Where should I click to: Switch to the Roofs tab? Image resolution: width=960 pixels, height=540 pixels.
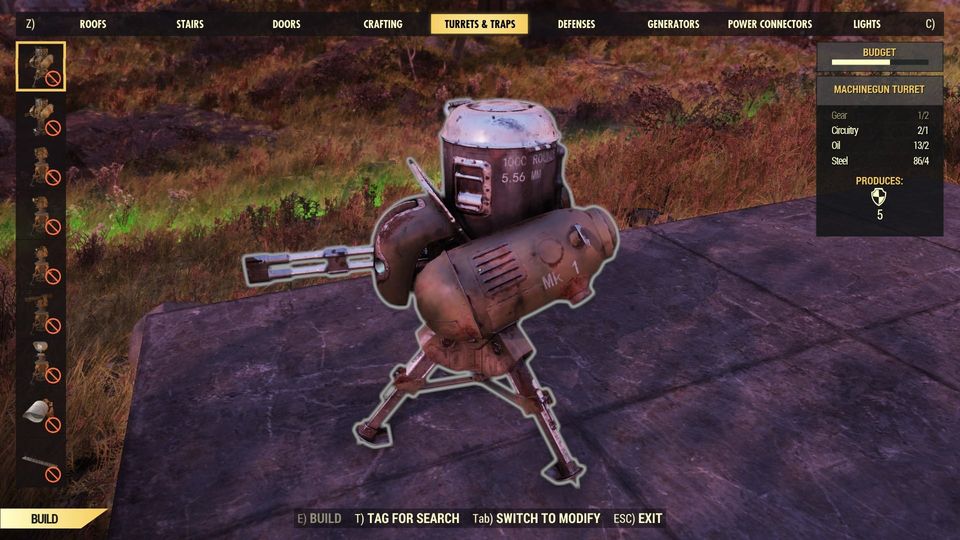click(x=93, y=24)
